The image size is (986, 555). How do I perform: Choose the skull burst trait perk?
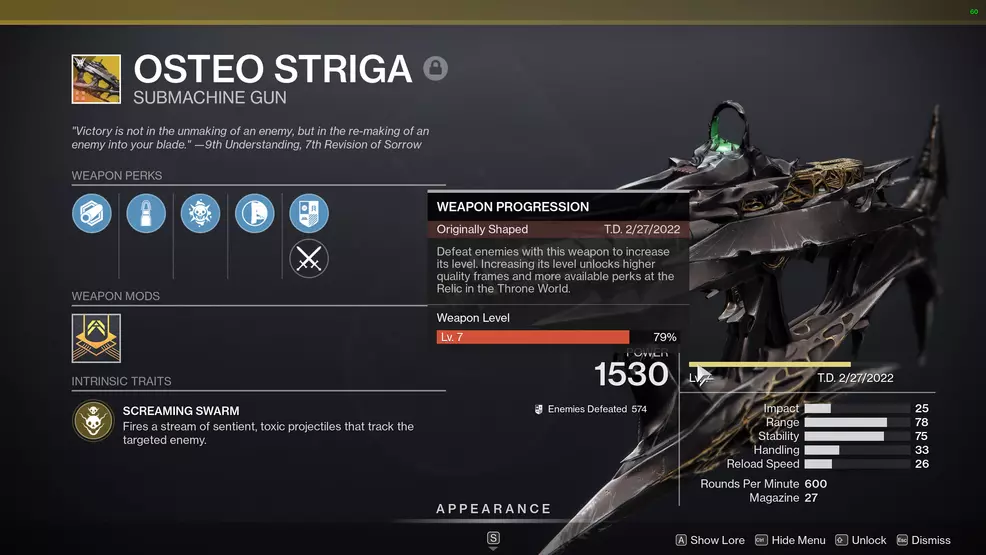coord(200,213)
